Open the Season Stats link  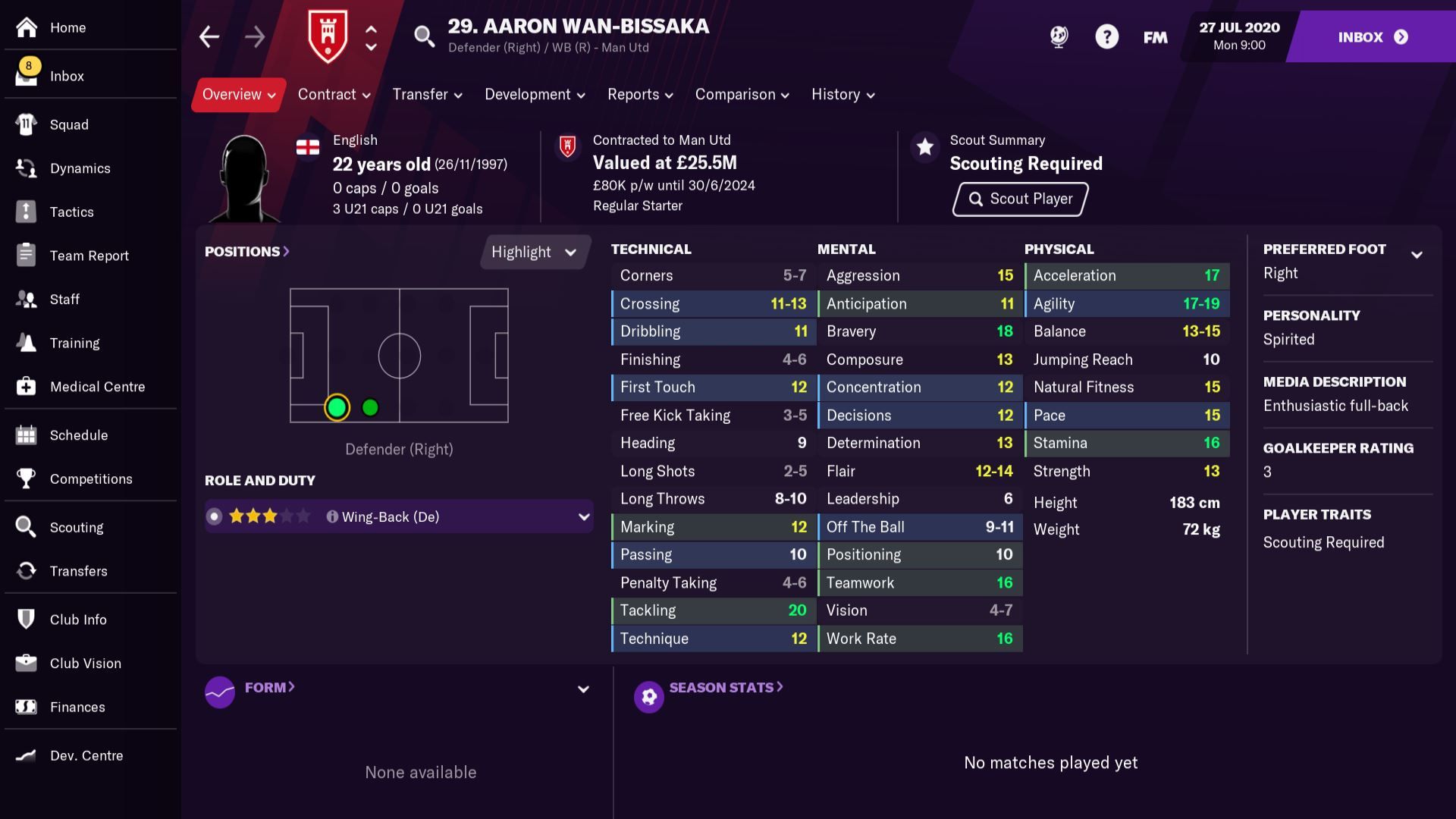pos(723,687)
